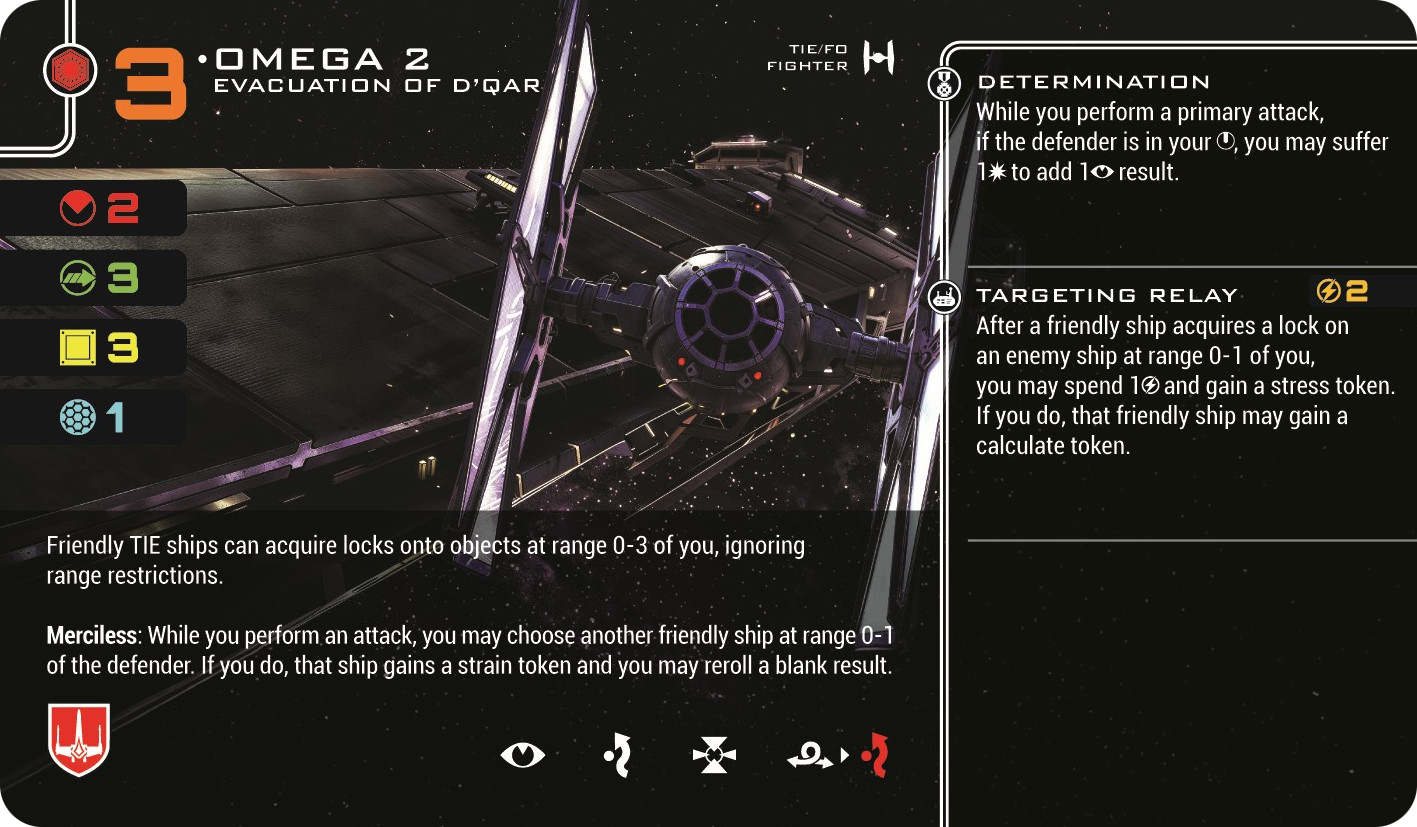Select the Omega 2 pilot name
Screen dimensions: 1417x827
tap(323, 61)
